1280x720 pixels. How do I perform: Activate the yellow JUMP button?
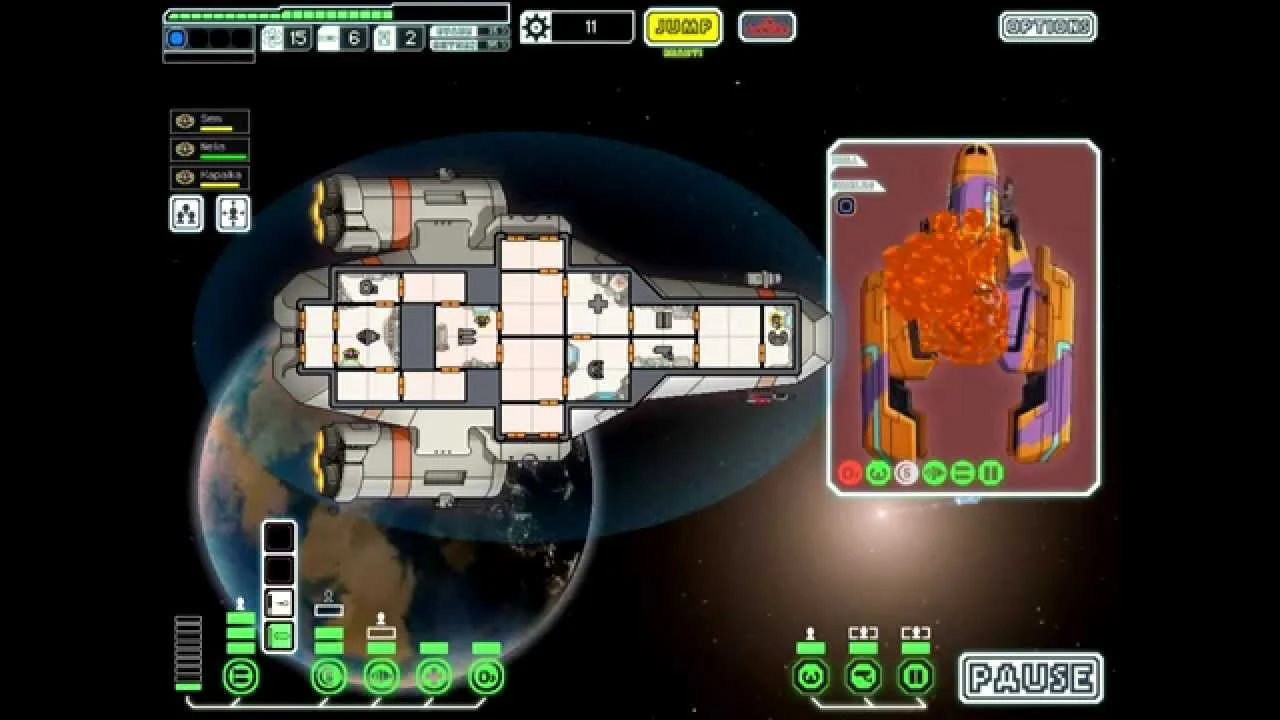tap(683, 27)
